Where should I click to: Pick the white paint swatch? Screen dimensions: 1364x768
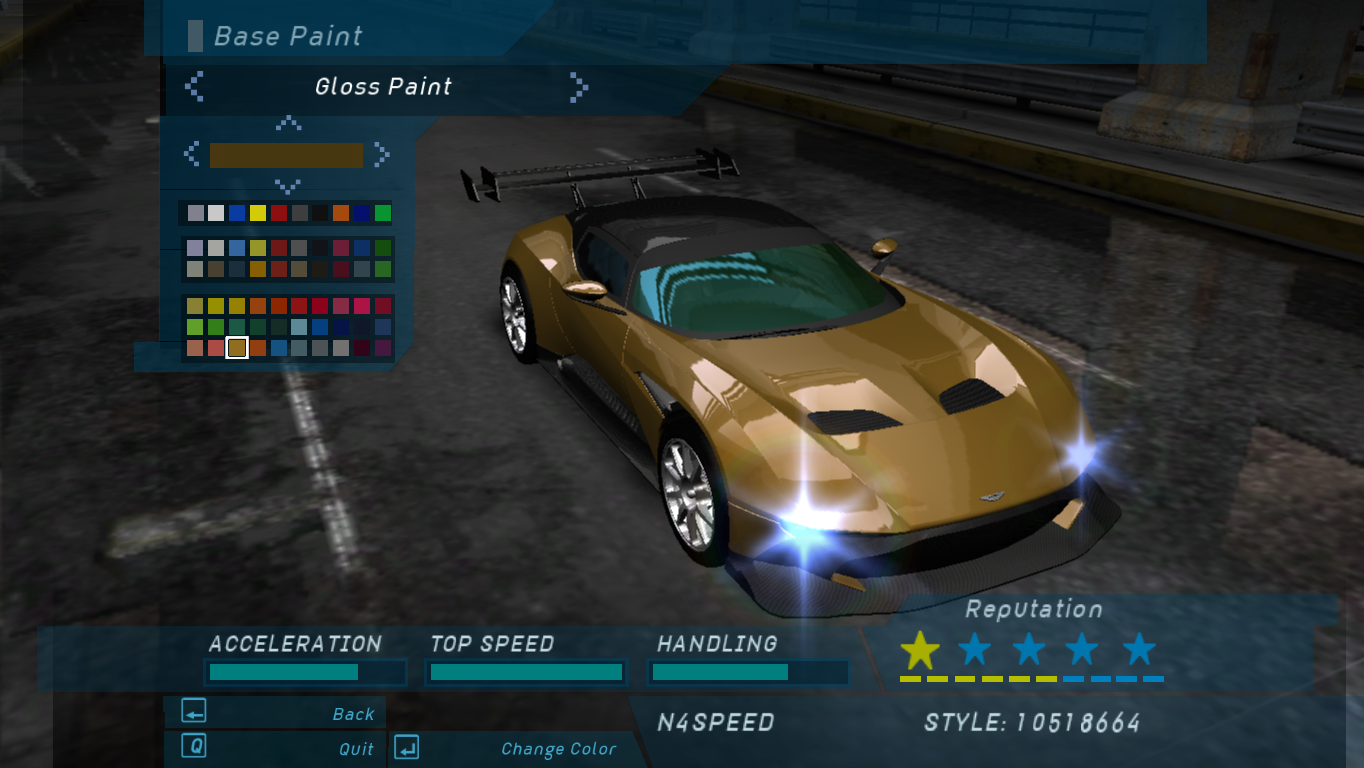tap(216, 213)
